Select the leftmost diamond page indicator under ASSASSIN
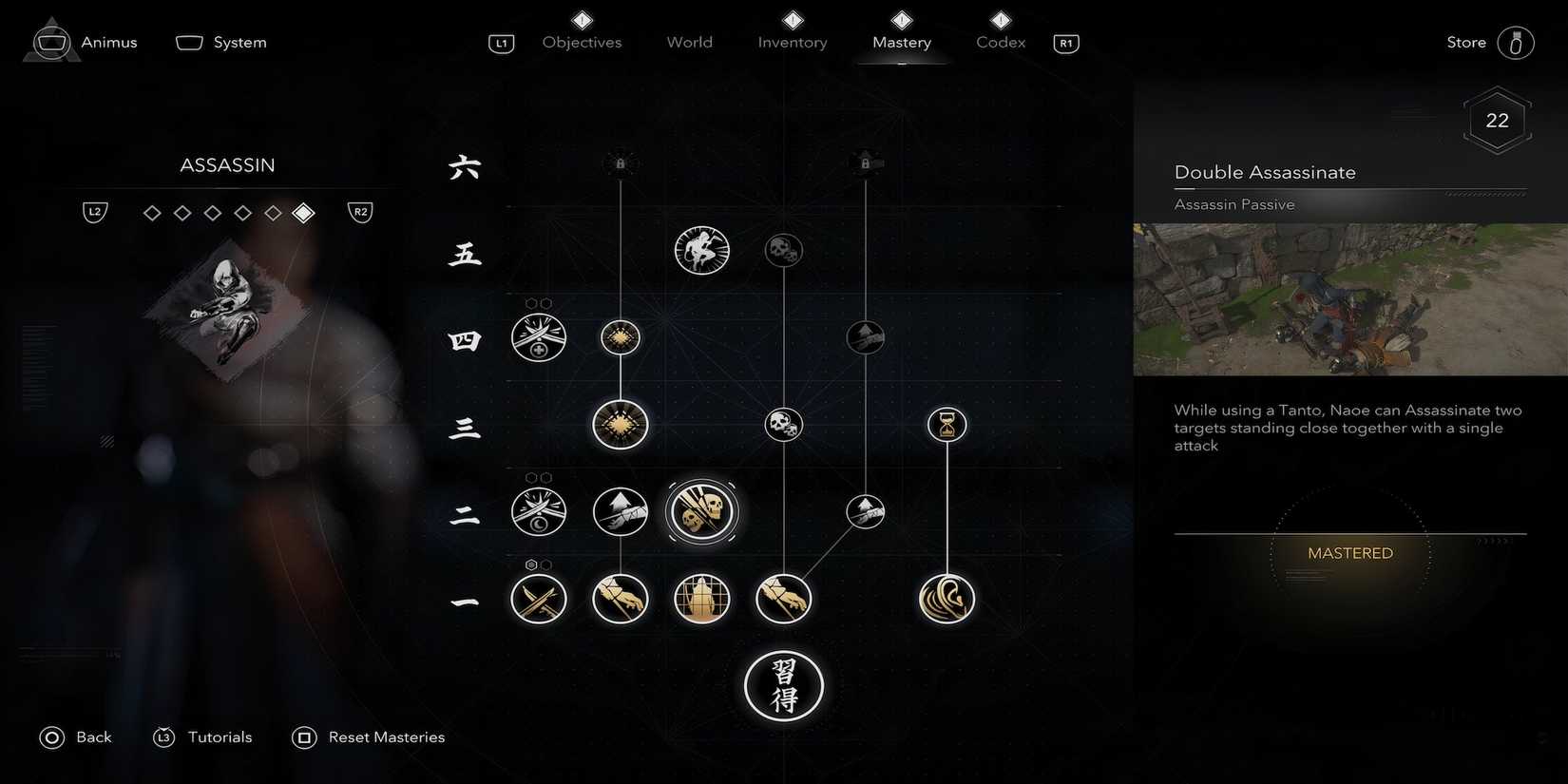 pyautogui.click(x=152, y=213)
